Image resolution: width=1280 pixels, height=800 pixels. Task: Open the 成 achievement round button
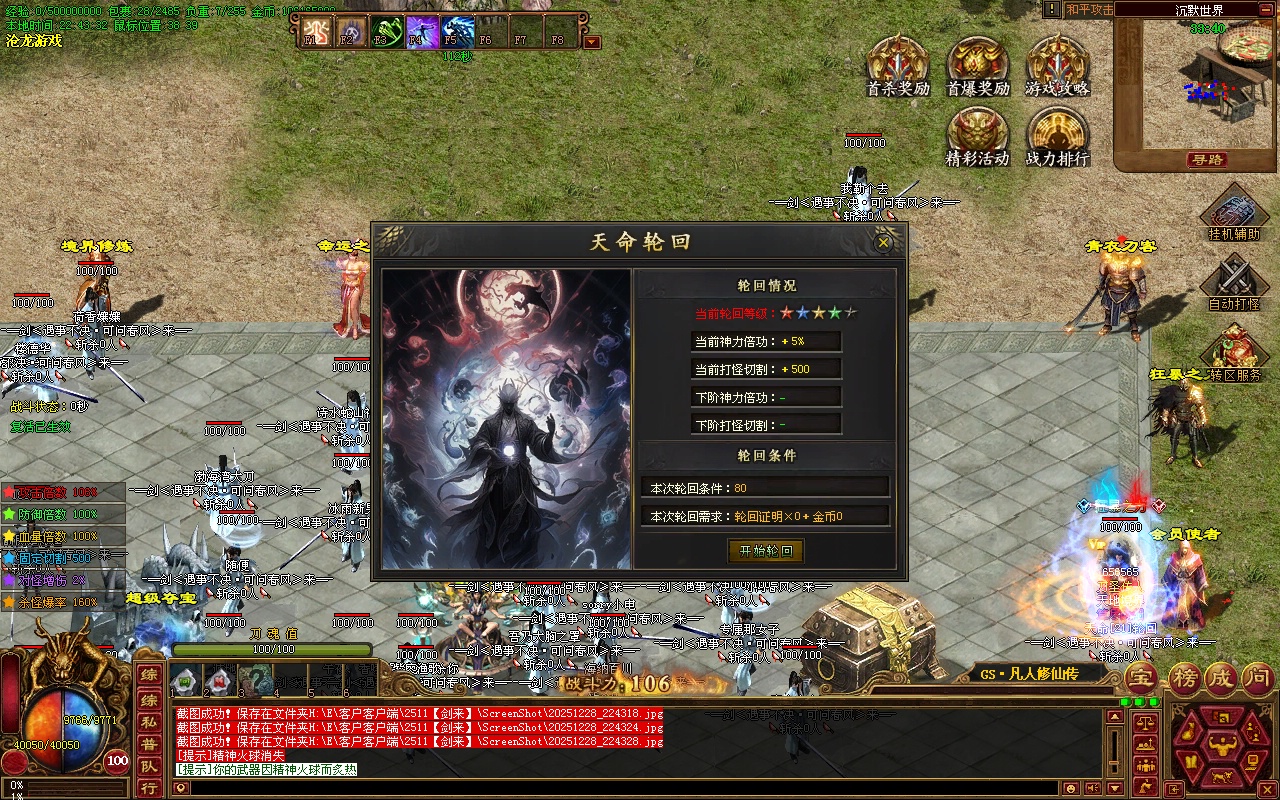(x=1221, y=678)
